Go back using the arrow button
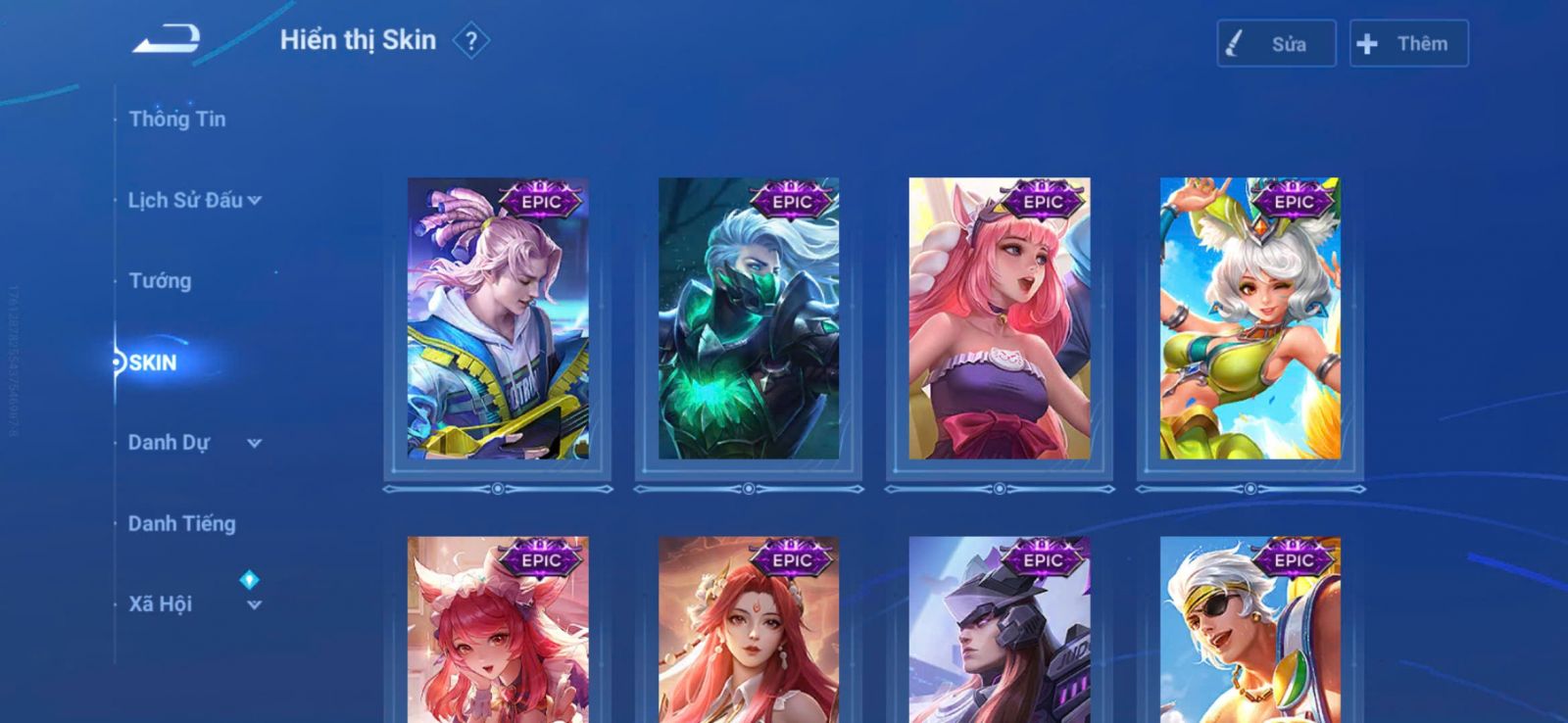Image resolution: width=1568 pixels, height=723 pixels. pyautogui.click(x=168, y=40)
